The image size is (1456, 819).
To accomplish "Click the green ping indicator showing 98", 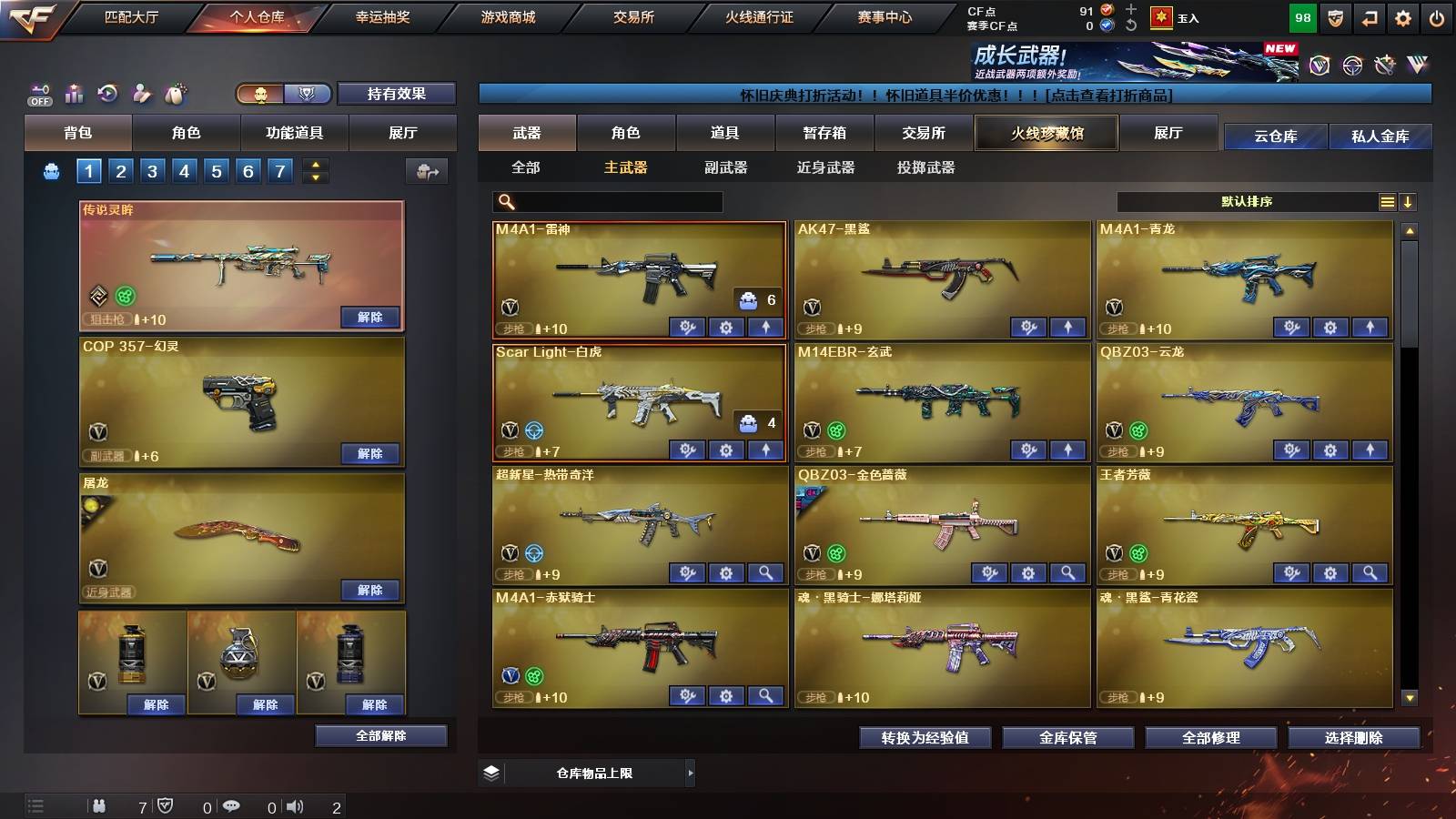I will coord(1303,16).
